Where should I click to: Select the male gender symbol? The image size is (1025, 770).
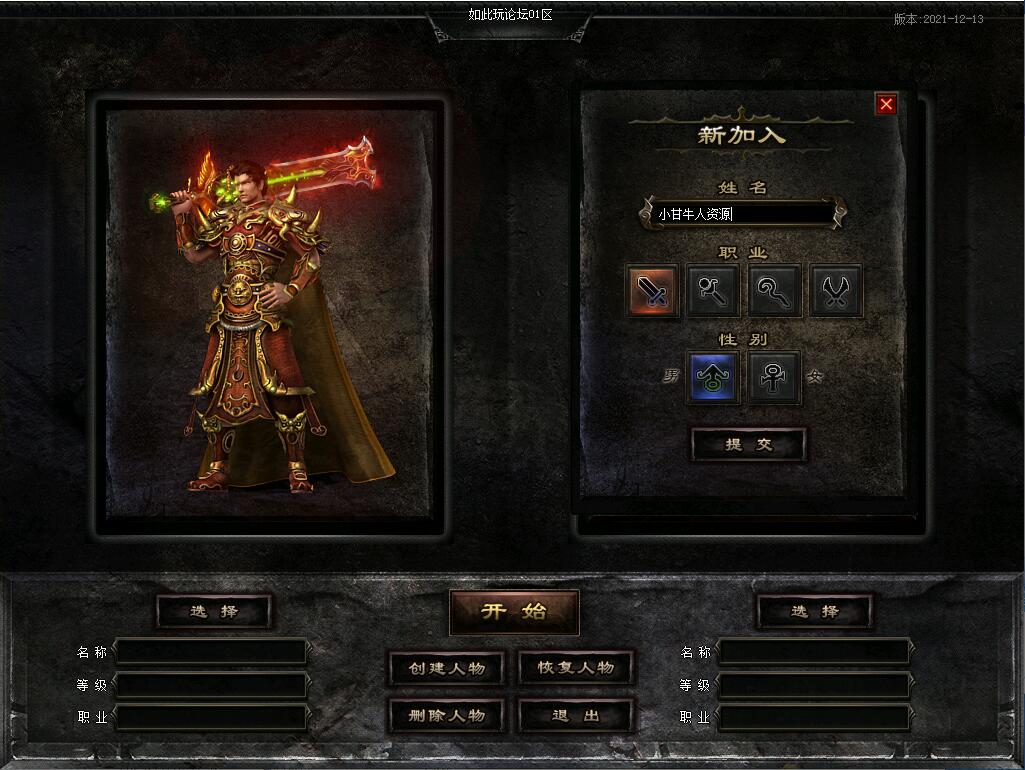tap(713, 377)
